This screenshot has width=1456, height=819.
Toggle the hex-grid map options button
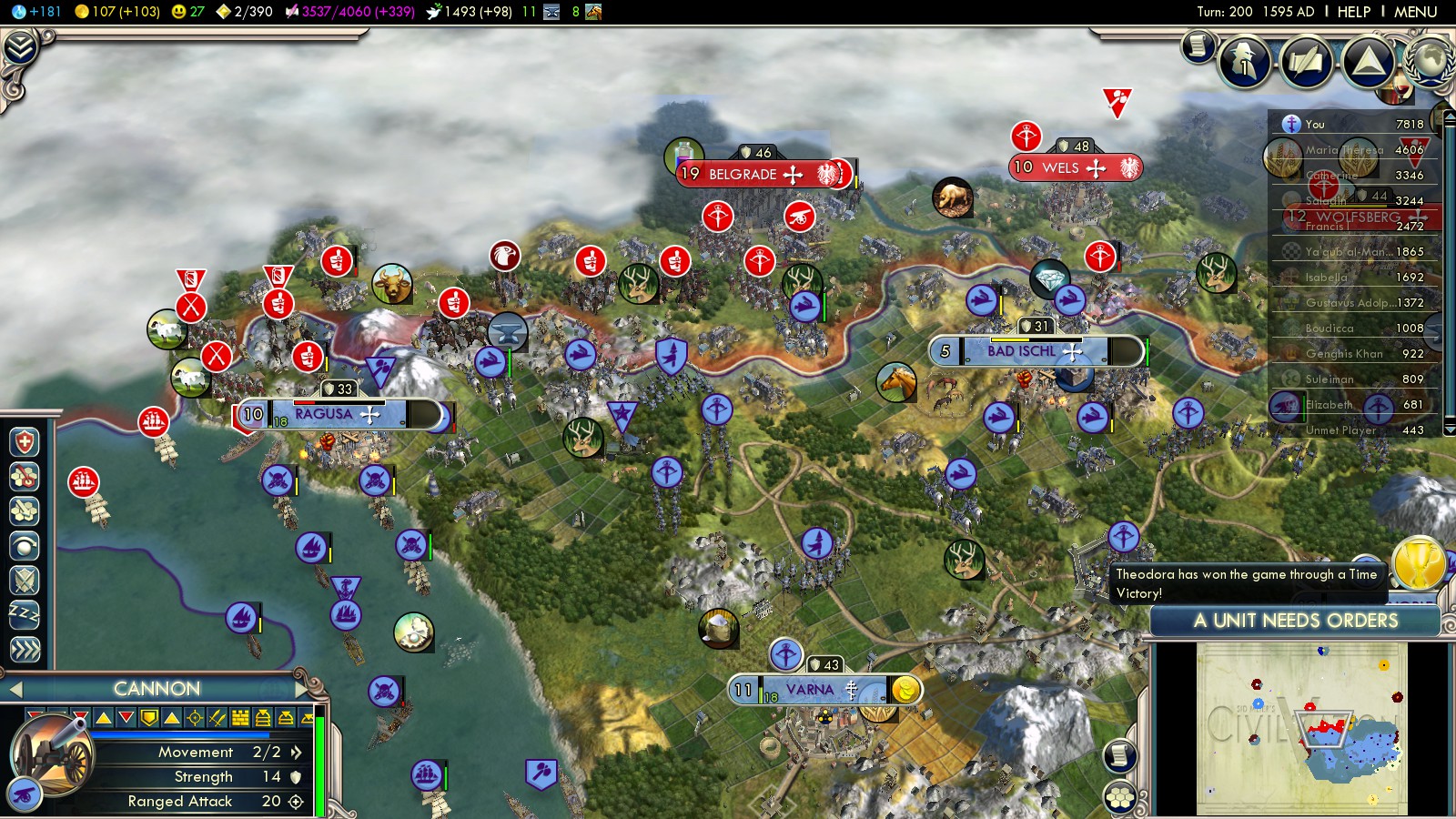[x=1120, y=798]
